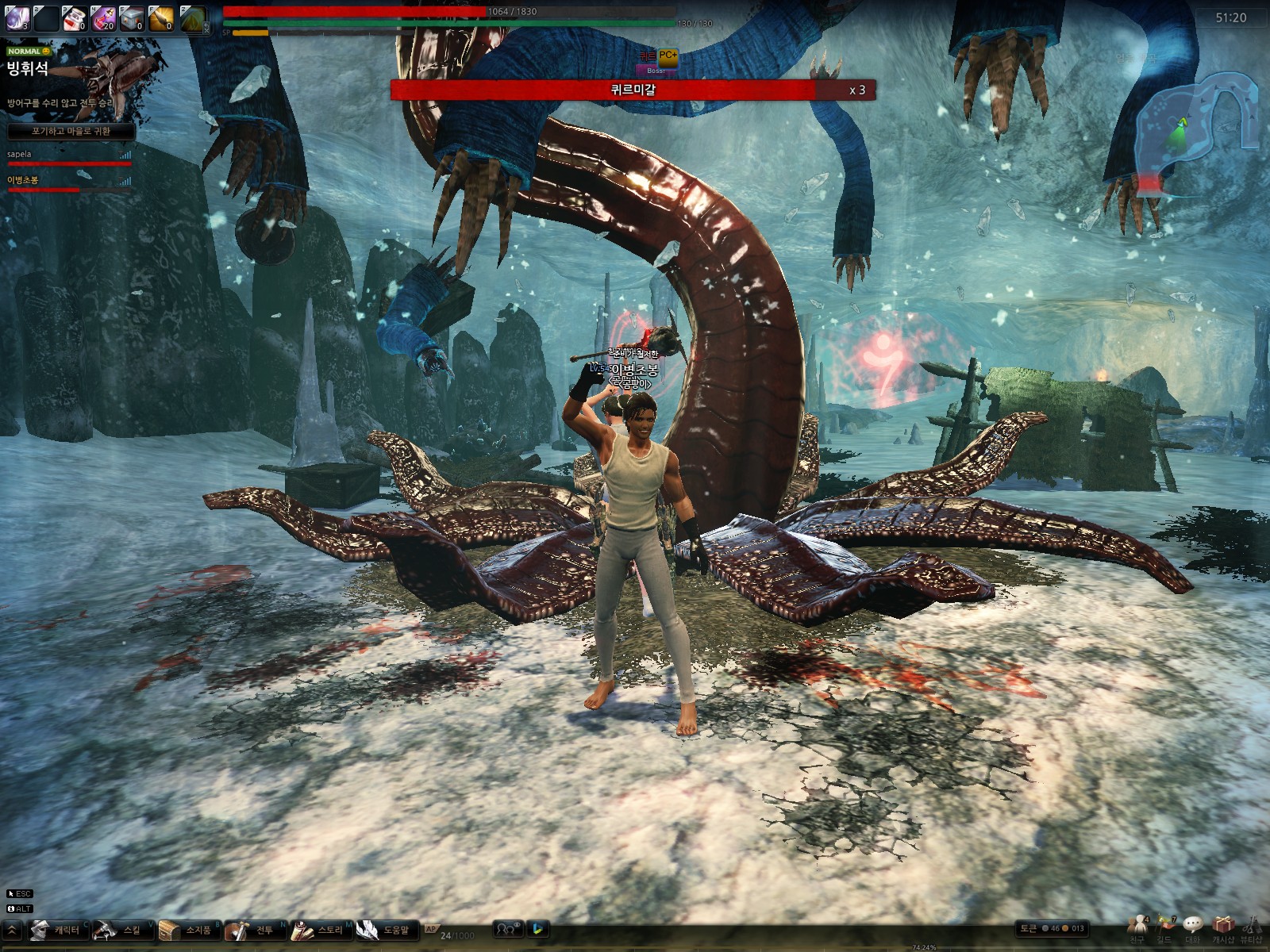Screen dimensions: 1270x952
Task: Open the 전투 battle menu
Action: point(252,930)
